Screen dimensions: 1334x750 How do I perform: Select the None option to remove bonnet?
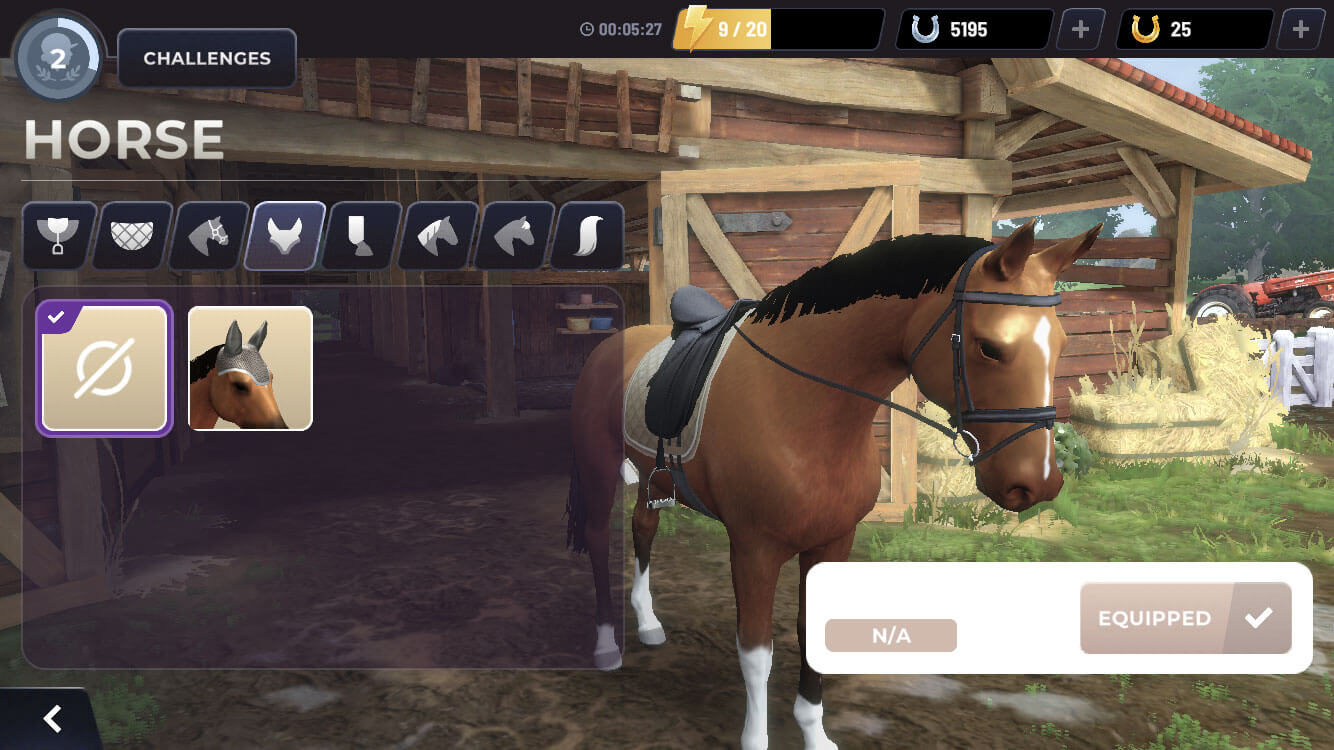104,368
